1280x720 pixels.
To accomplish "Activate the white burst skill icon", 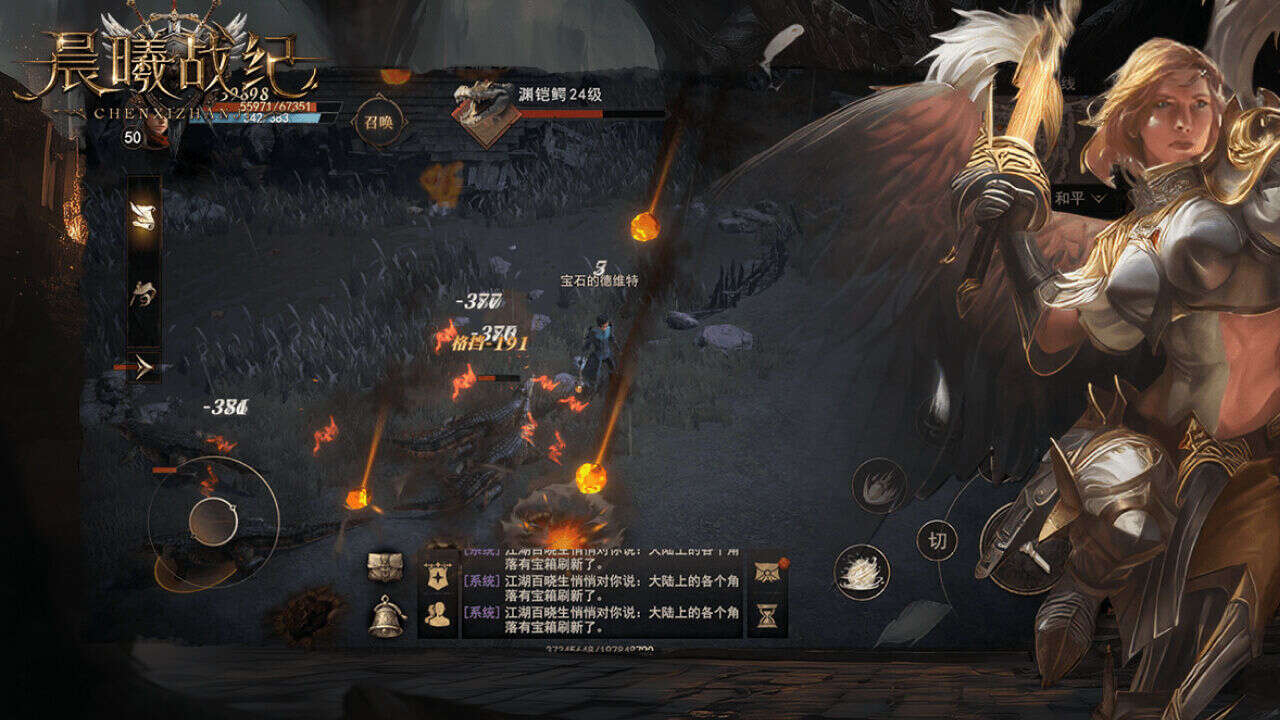I will (861, 572).
